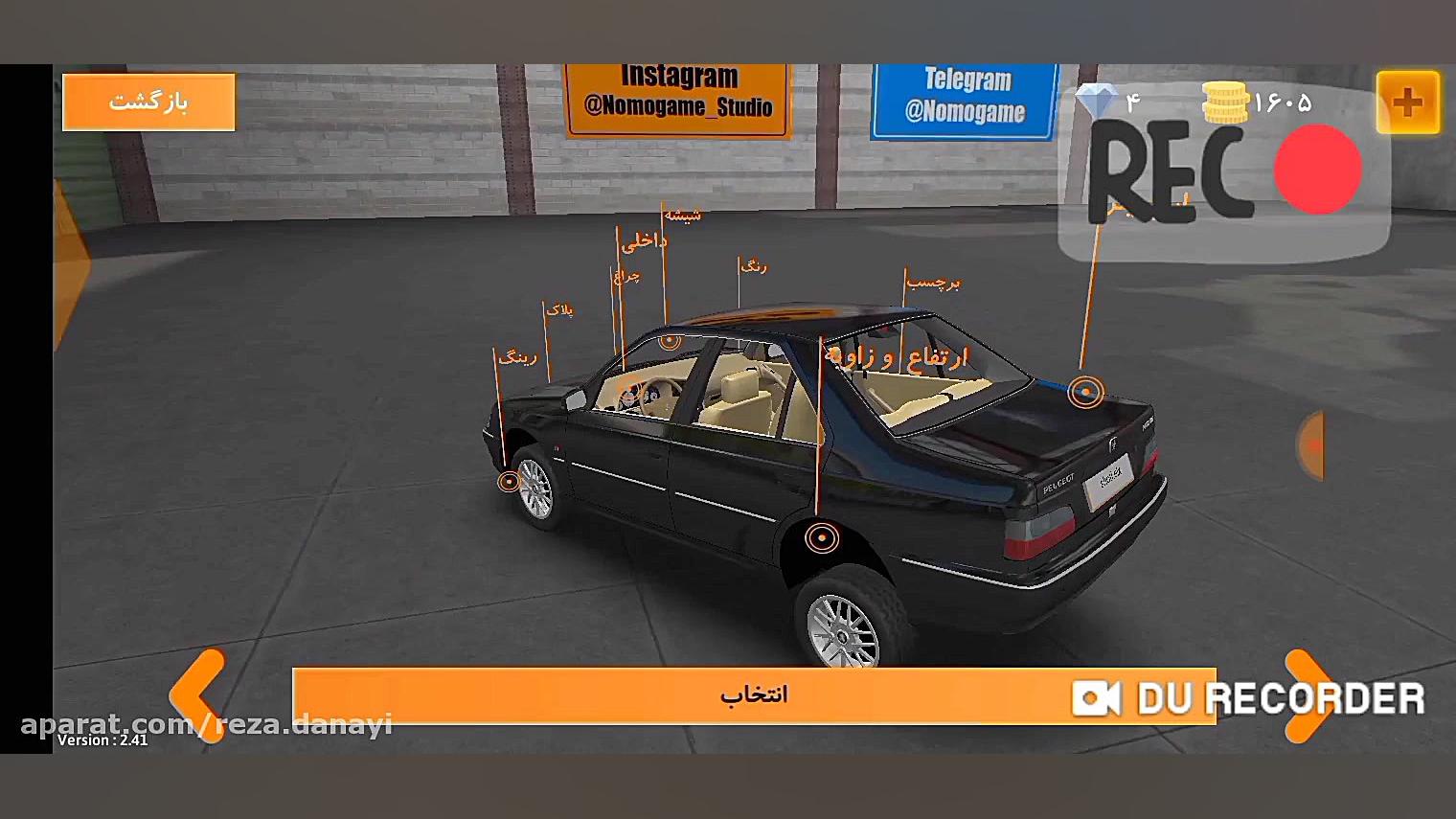
Task: Open the ارتفاع و زاویه height setting
Action: [x=897, y=357]
